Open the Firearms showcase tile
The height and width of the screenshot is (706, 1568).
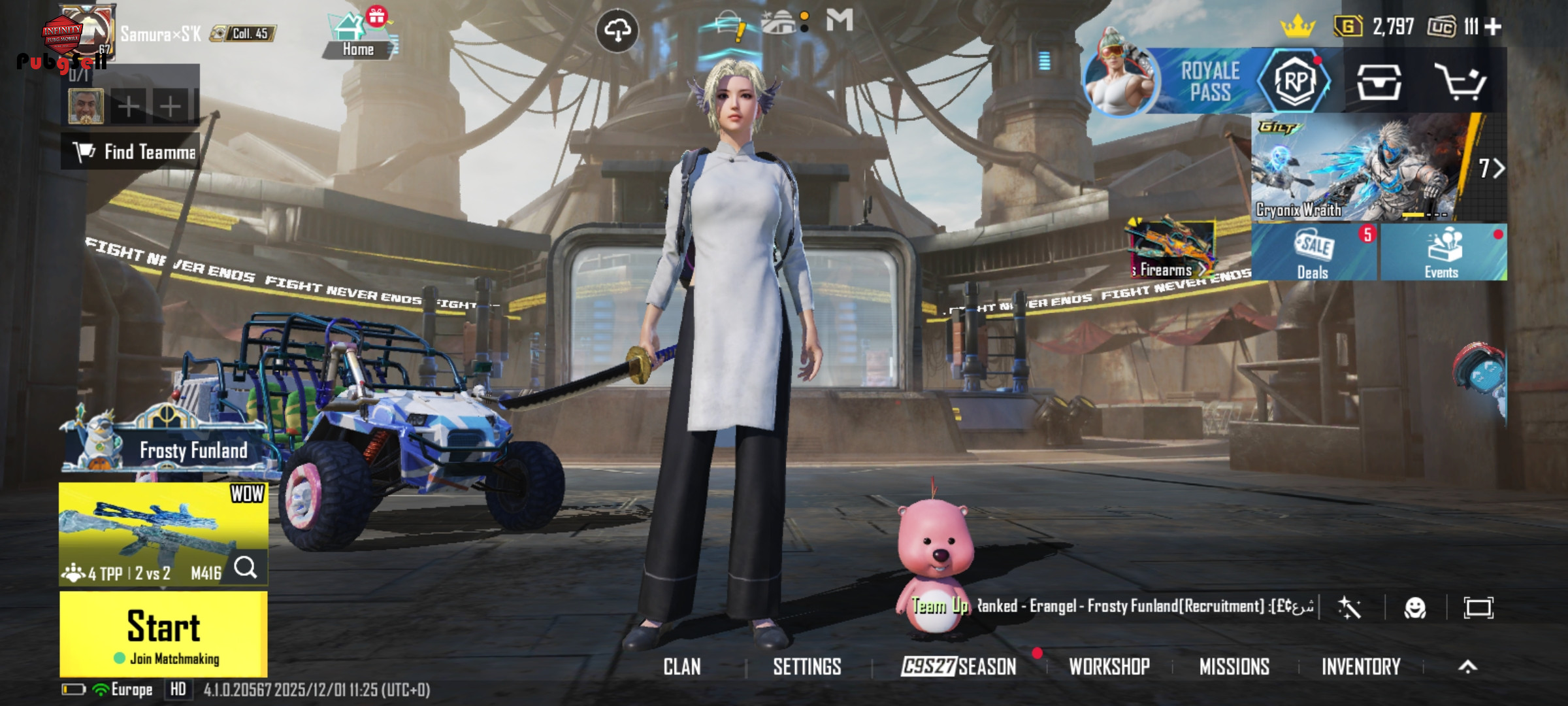click(1171, 250)
